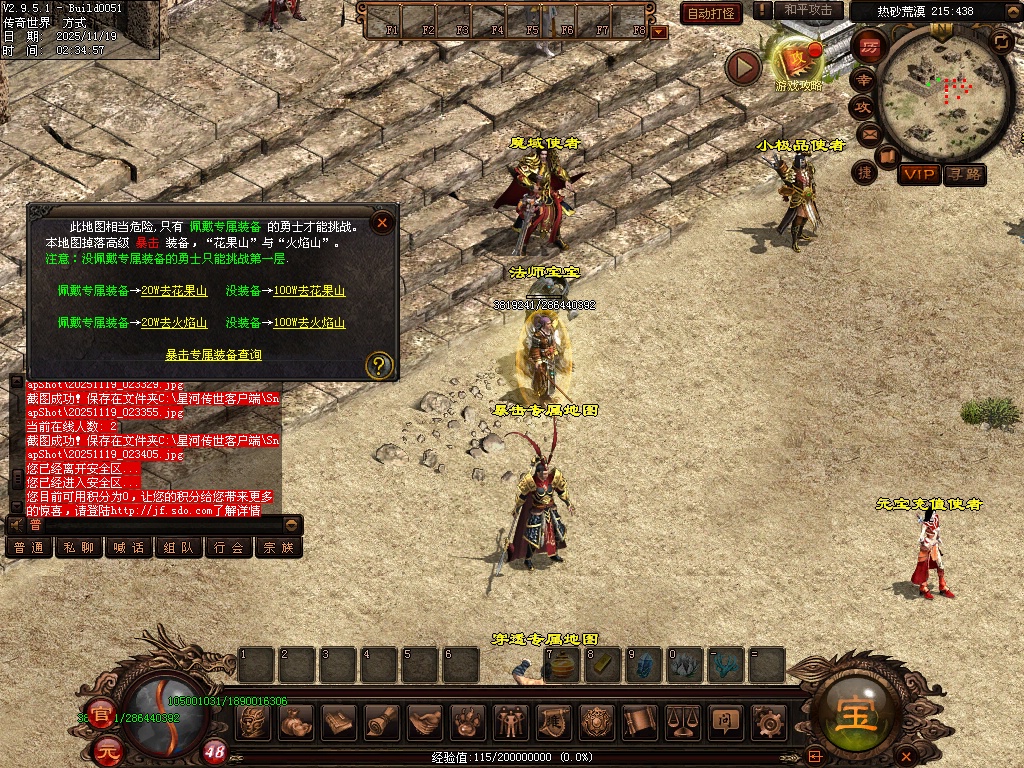The width and height of the screenshot is (1024, 768).
Task: Open the mail envelope icon
Action: click(x=867, y=133)
